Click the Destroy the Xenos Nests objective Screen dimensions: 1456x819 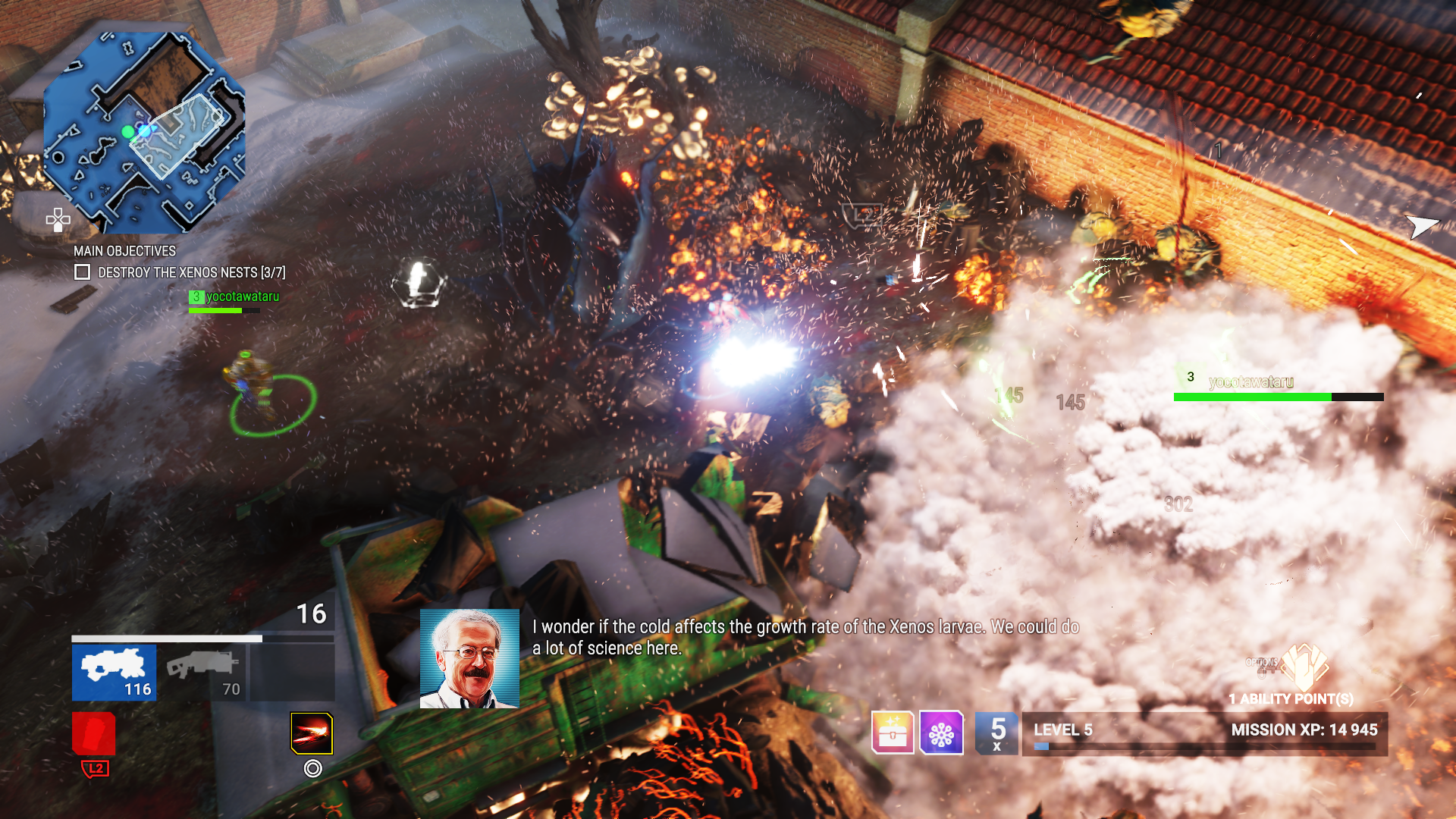pos(191,272)
